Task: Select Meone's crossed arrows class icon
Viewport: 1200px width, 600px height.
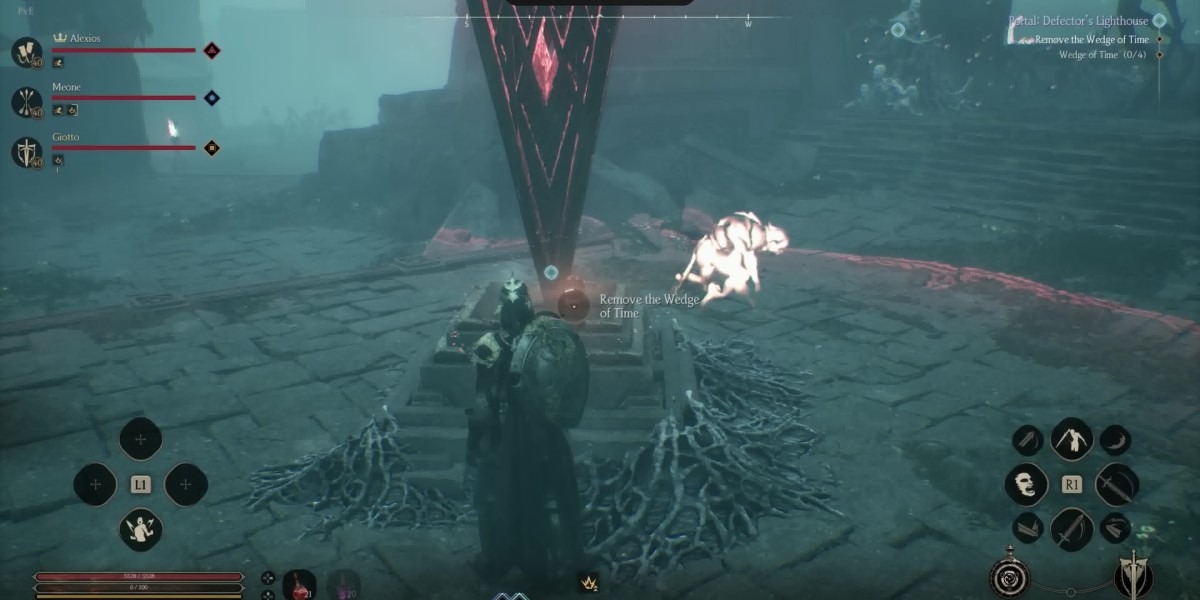Action: click(26, 101)
